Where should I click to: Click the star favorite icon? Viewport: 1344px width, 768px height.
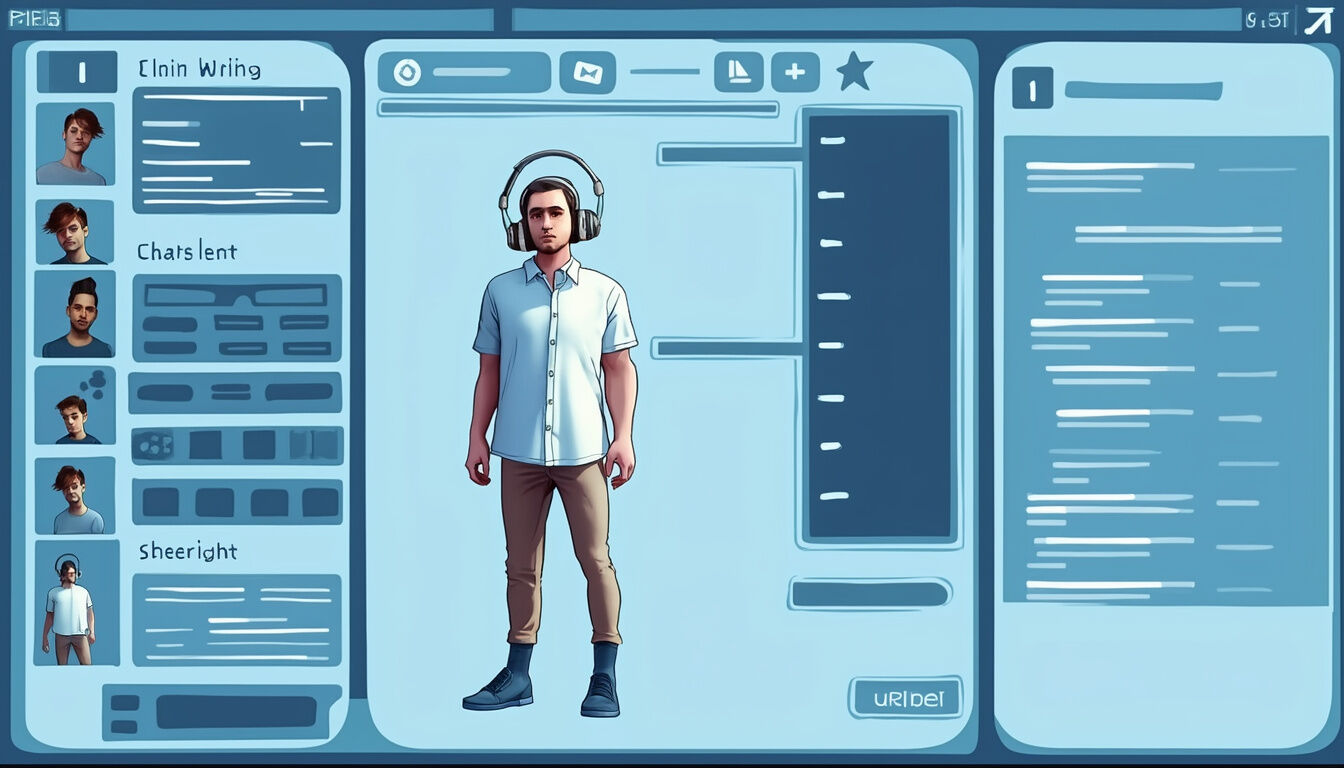[854, 72]
